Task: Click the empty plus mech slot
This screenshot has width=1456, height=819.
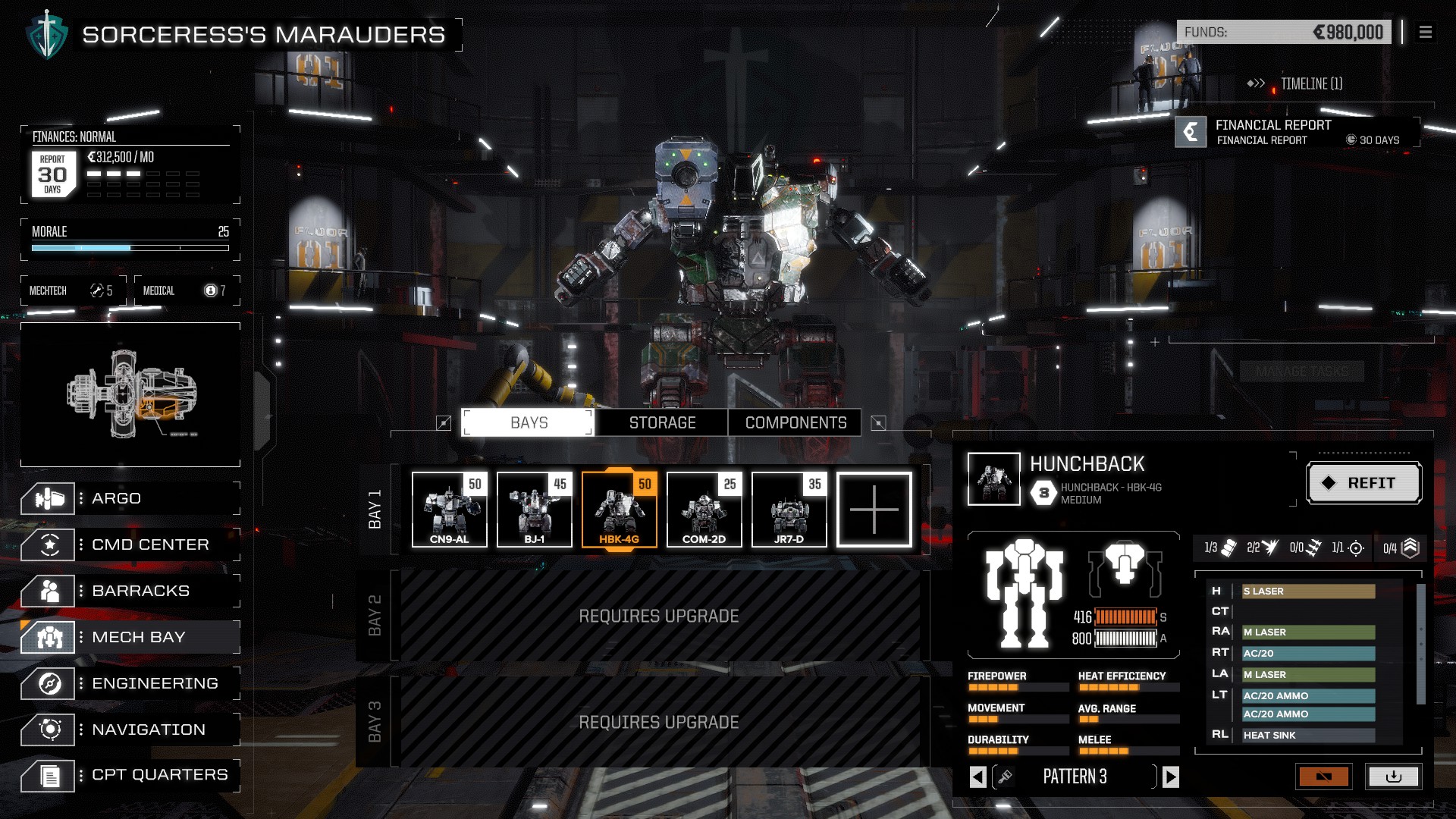Action: (874, 509)
